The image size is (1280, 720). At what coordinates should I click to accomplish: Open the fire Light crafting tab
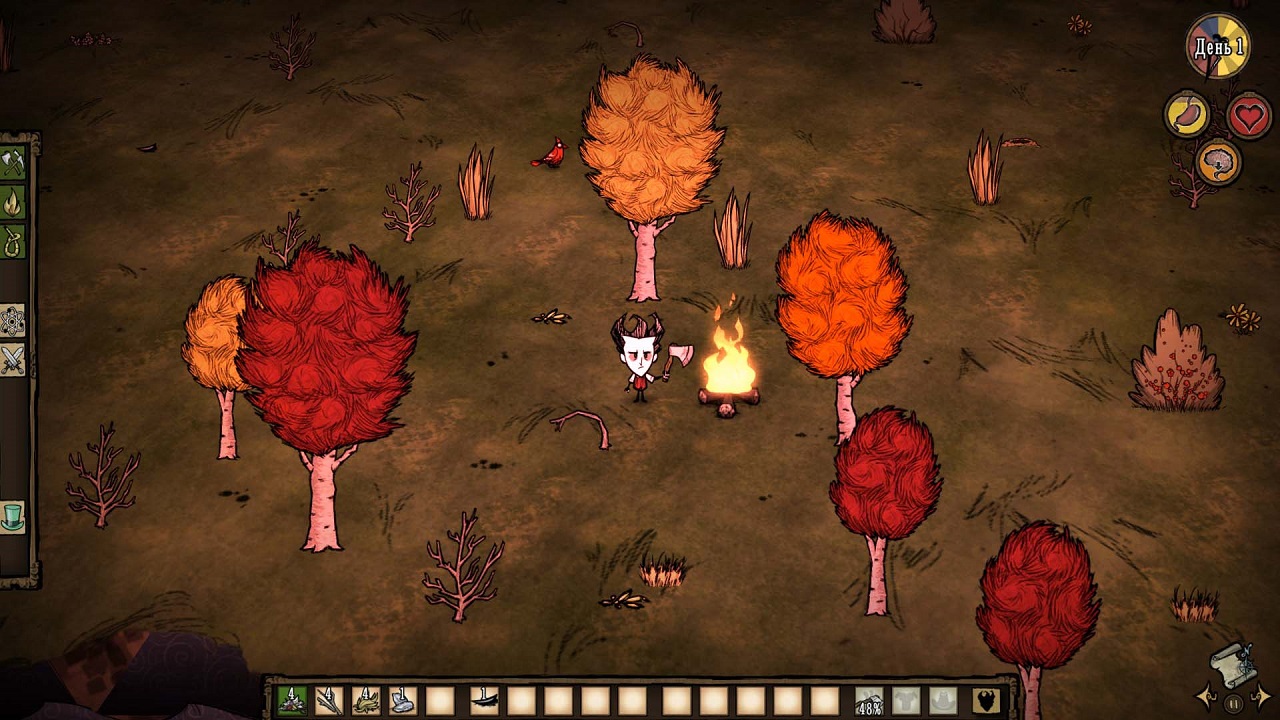13,201
